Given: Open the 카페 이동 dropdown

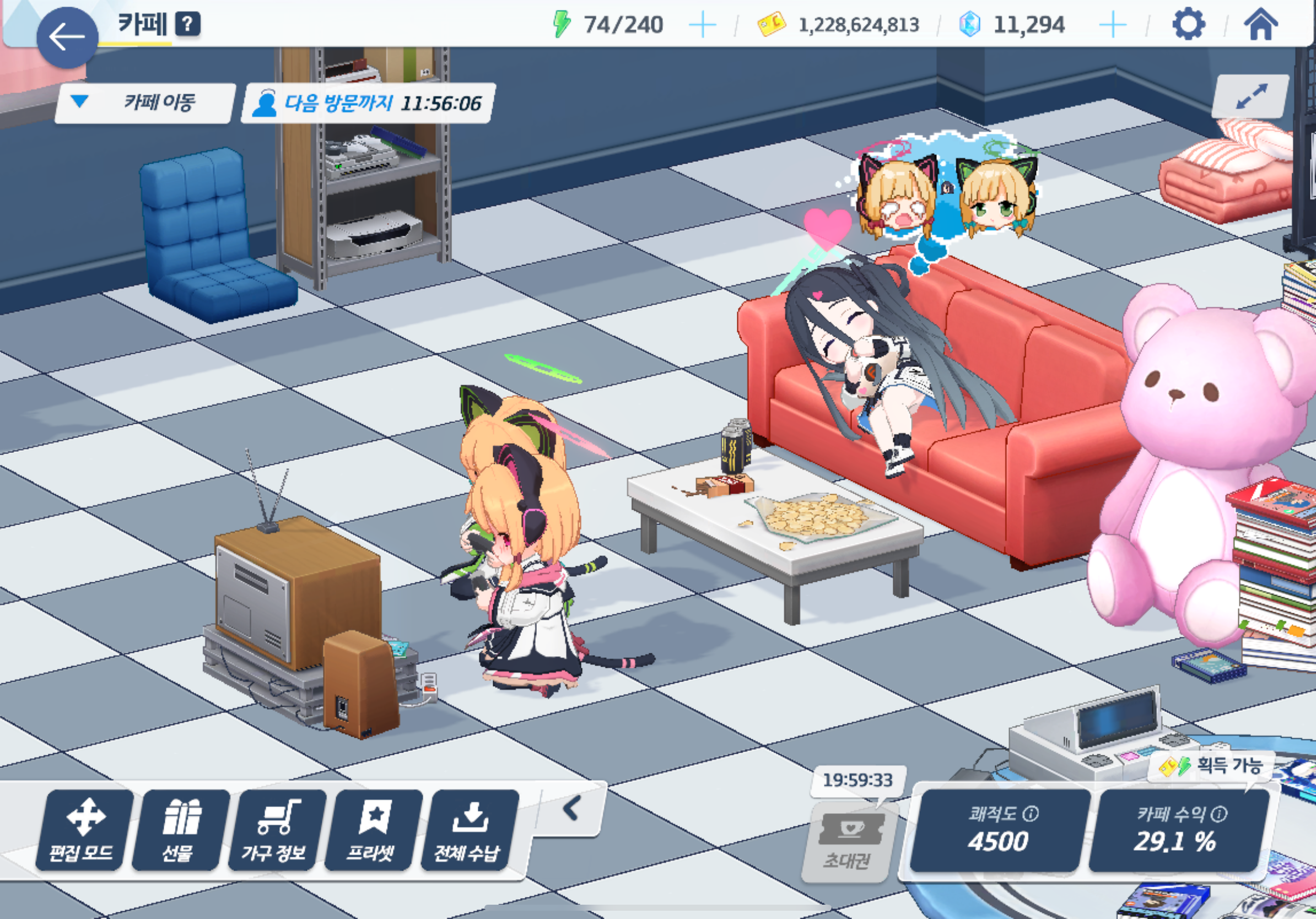Looking at the screenshot, I should [145, 103].
